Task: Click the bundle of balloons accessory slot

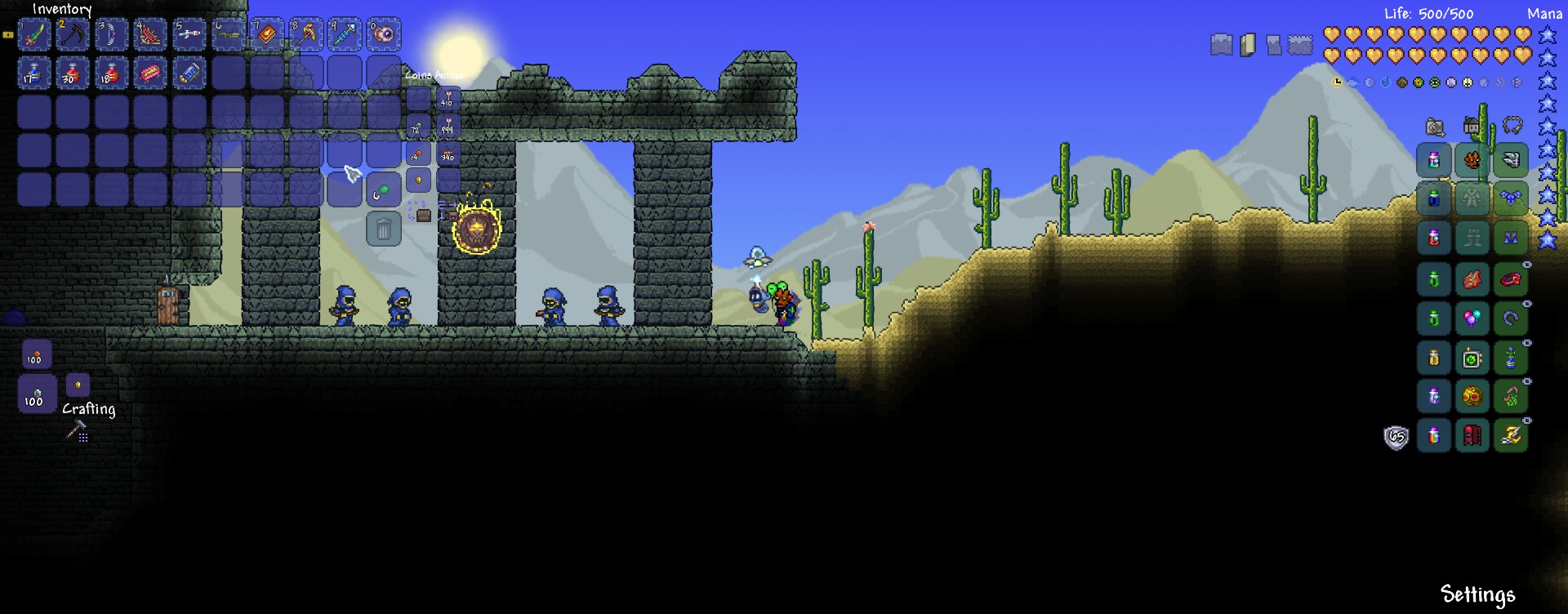Action: (1472, 318)
